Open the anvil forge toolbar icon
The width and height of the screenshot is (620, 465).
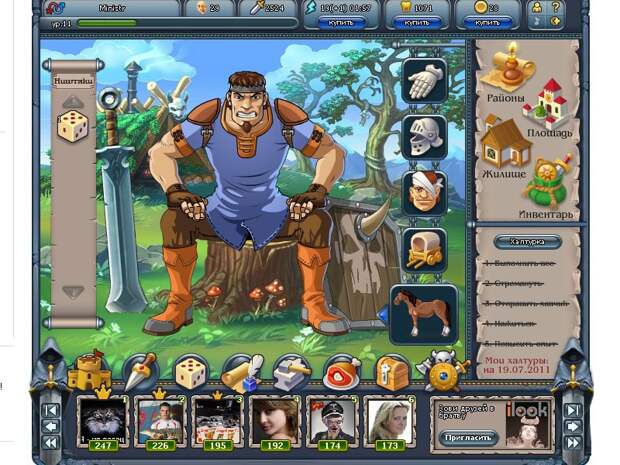click(x=291, y=373)
